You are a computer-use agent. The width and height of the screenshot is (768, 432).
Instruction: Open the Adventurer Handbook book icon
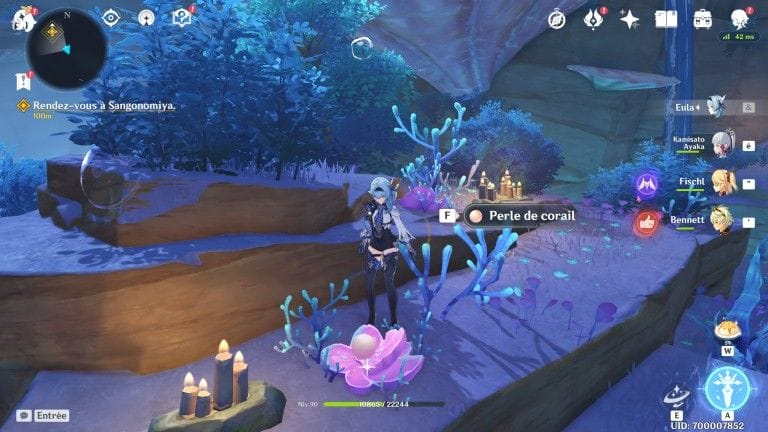[666, 18]
